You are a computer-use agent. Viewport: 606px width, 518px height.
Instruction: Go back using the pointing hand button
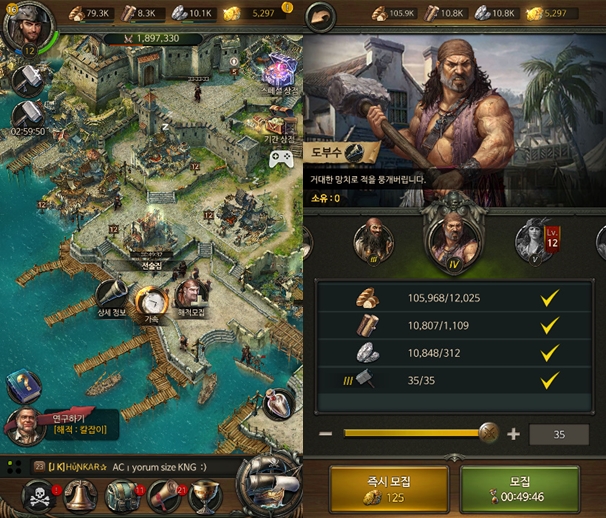[x=320, y=15]
